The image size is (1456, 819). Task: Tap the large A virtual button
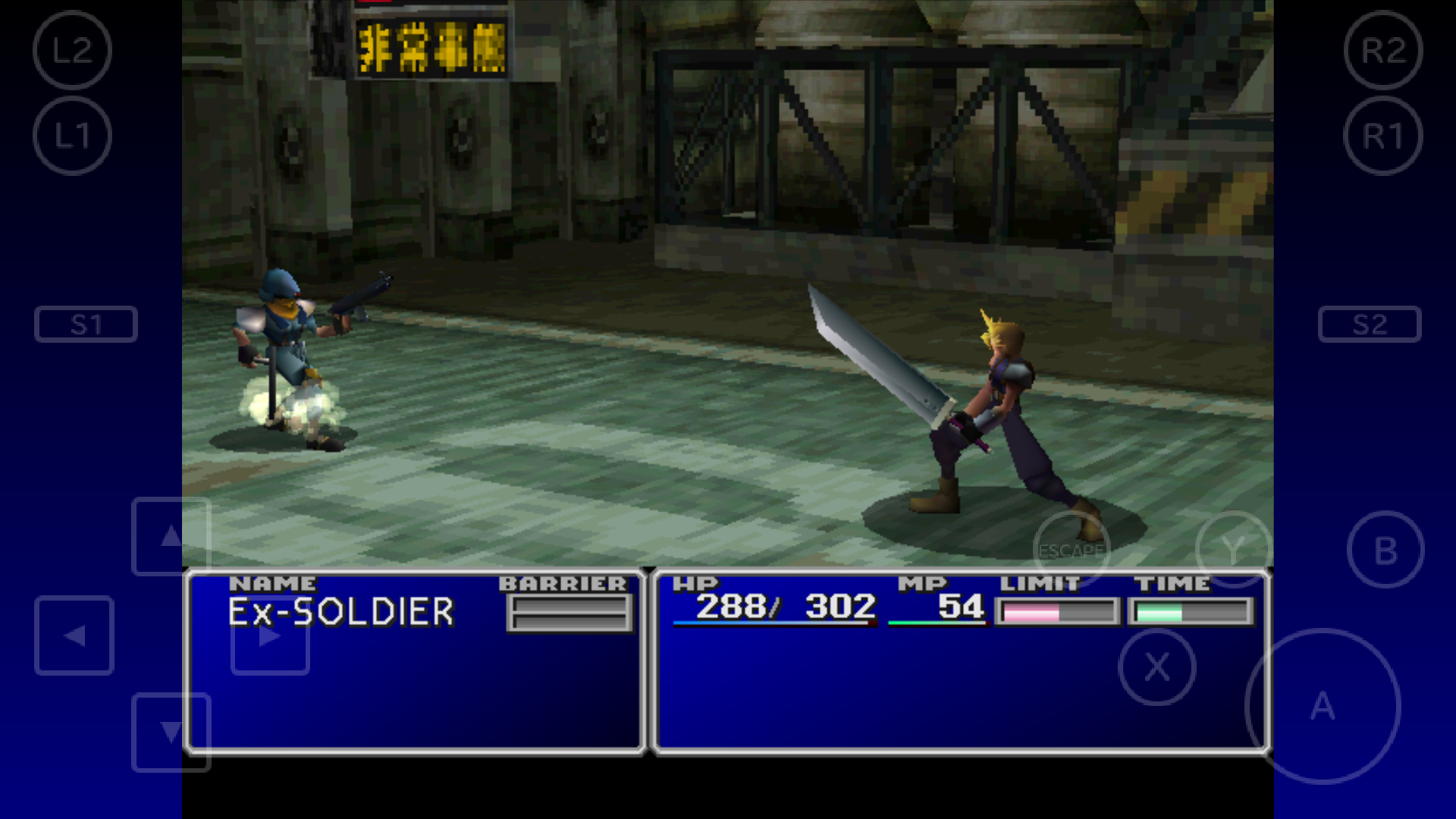click(x=1323, y=707)
